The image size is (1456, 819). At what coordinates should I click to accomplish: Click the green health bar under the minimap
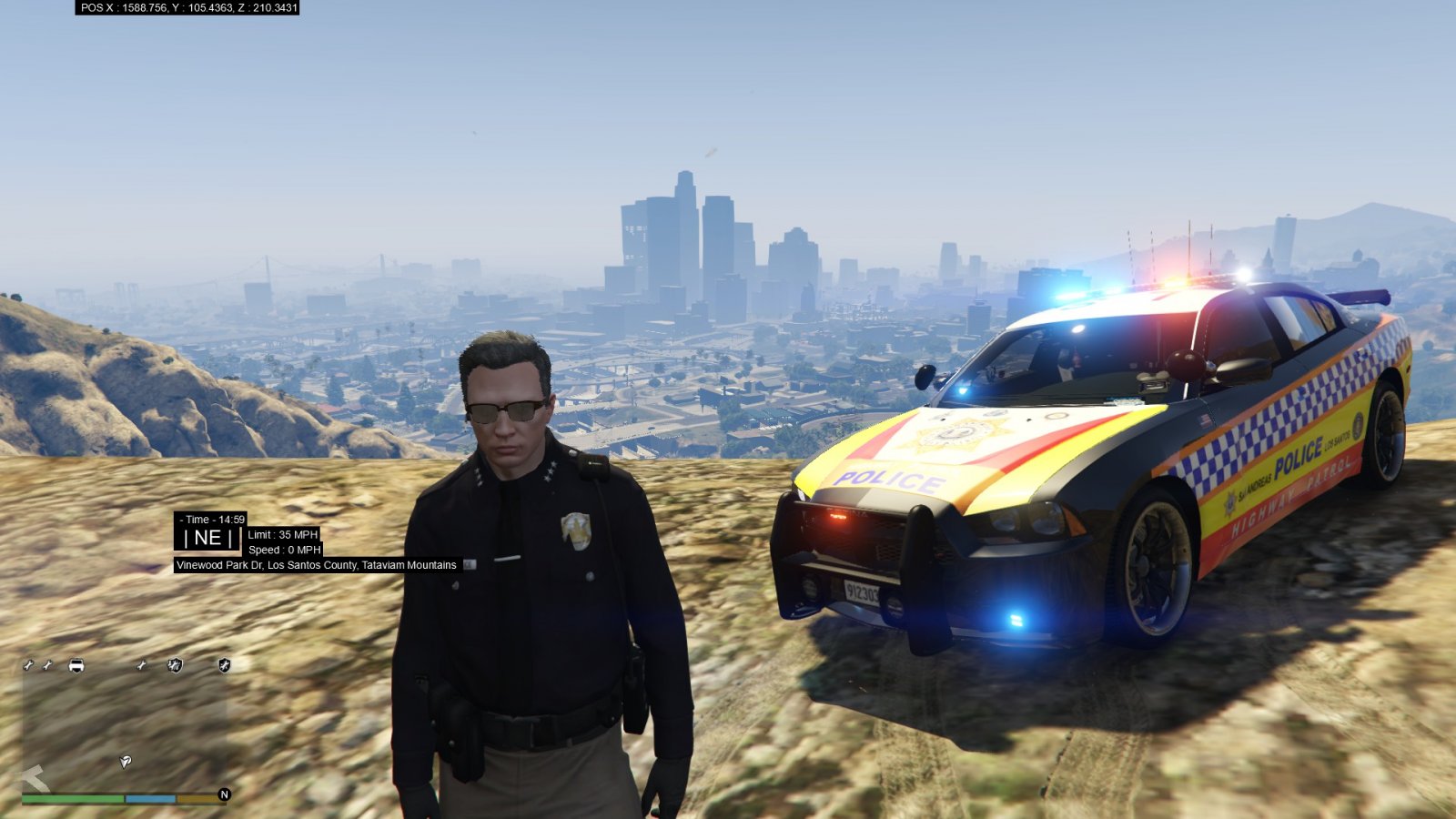(73, 798)
